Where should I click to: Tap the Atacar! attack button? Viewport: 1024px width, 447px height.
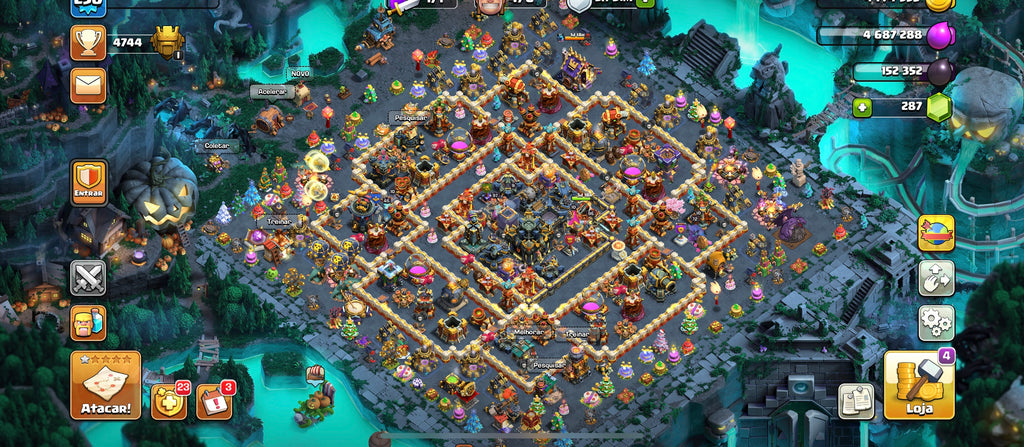click(x=105, y=384)
